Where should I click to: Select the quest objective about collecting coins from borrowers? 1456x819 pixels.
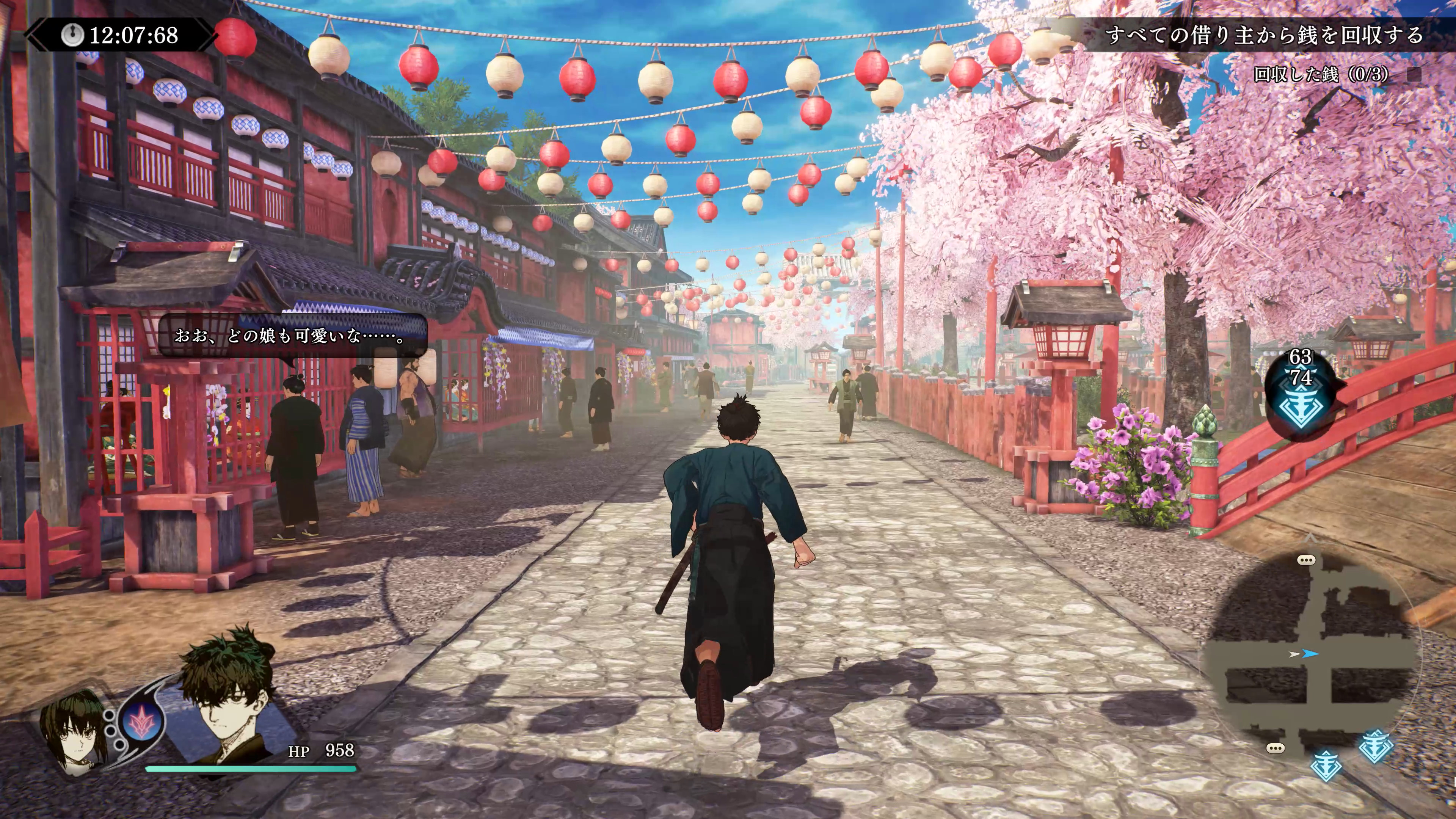click(1263, 36)
